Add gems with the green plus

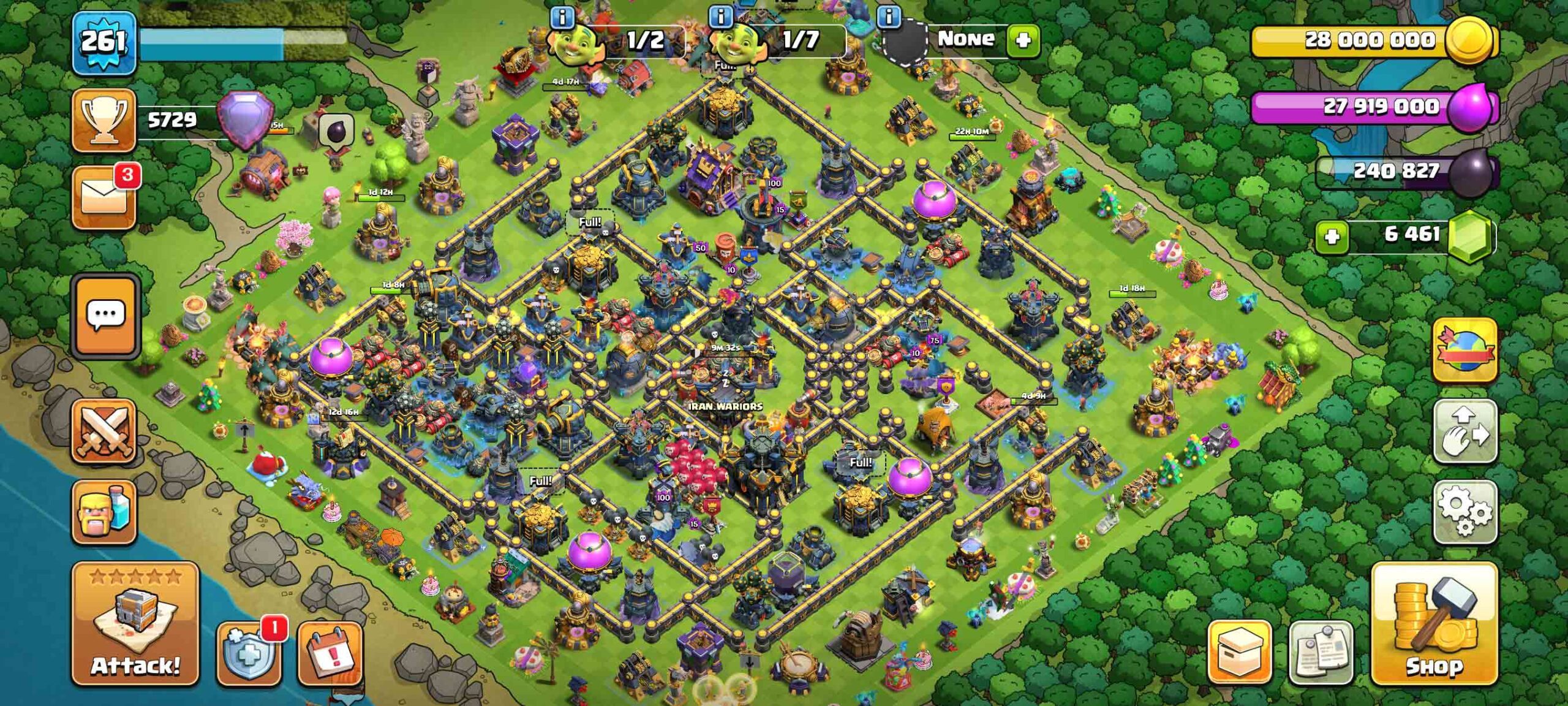point(1332,237)
